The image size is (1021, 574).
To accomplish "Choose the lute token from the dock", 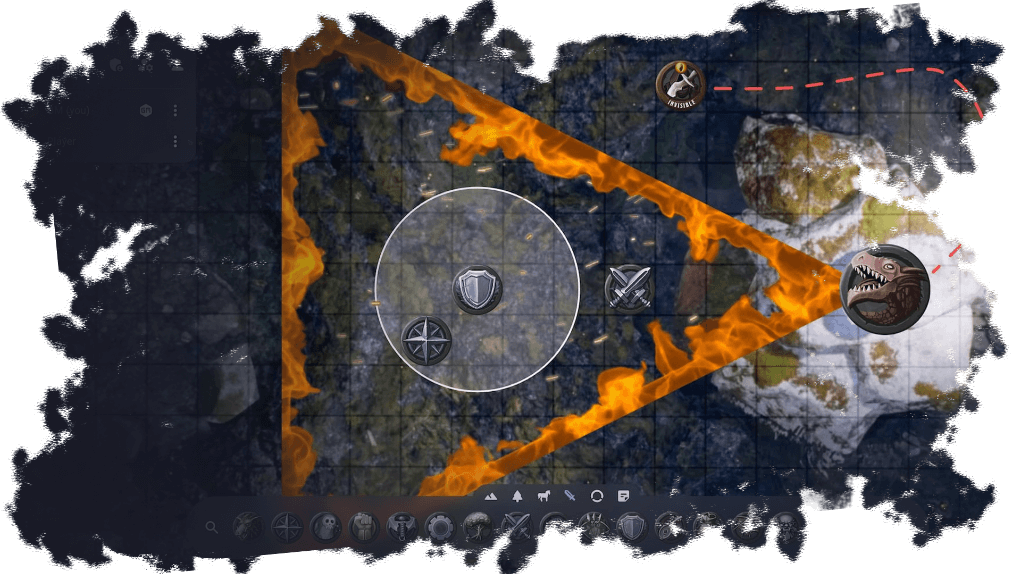I will point(667,527).
